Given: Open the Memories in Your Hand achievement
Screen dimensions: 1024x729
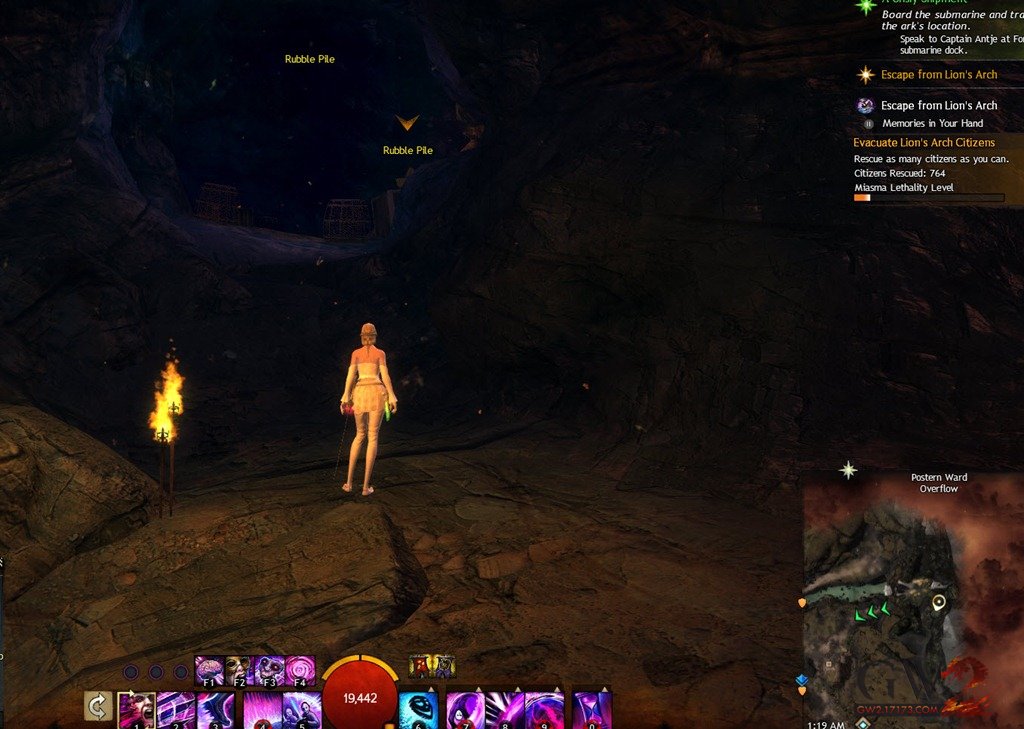Looking at the screenshot, I should [x=932, y=124].
